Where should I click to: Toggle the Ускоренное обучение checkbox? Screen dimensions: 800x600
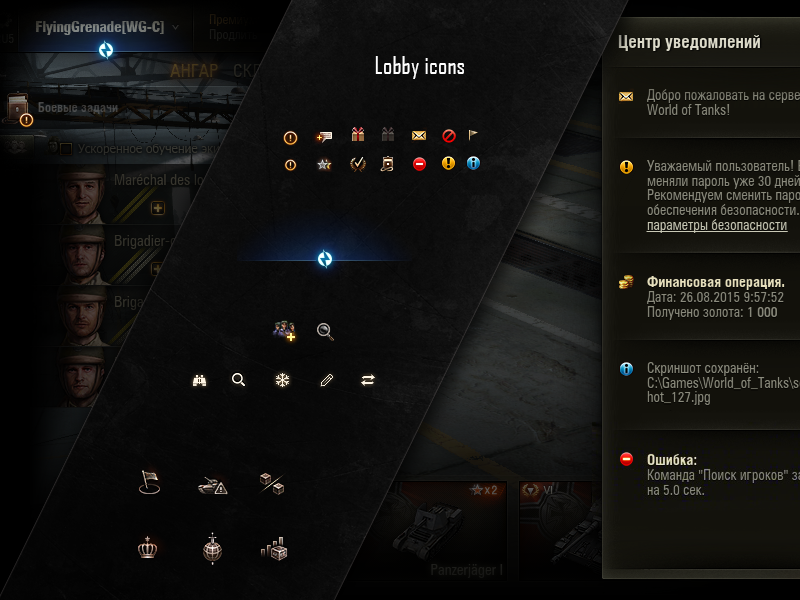[x=65, y=149]
